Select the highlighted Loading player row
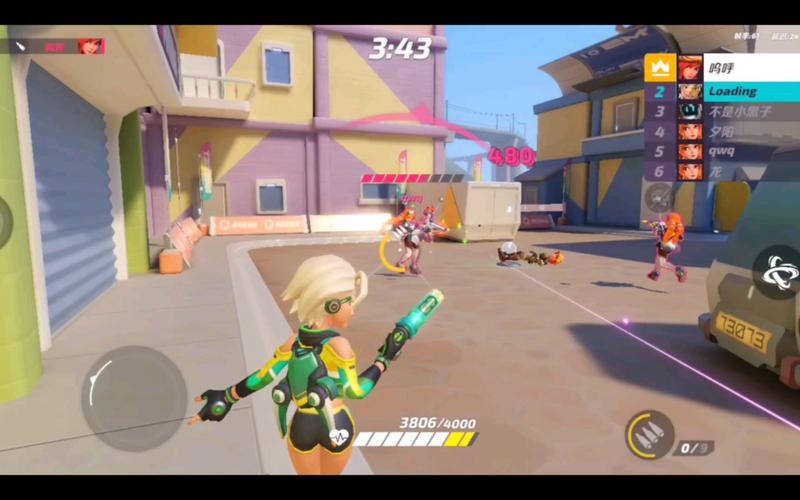Viewport: 800px width, 500px height. click(x=721, y=91)
